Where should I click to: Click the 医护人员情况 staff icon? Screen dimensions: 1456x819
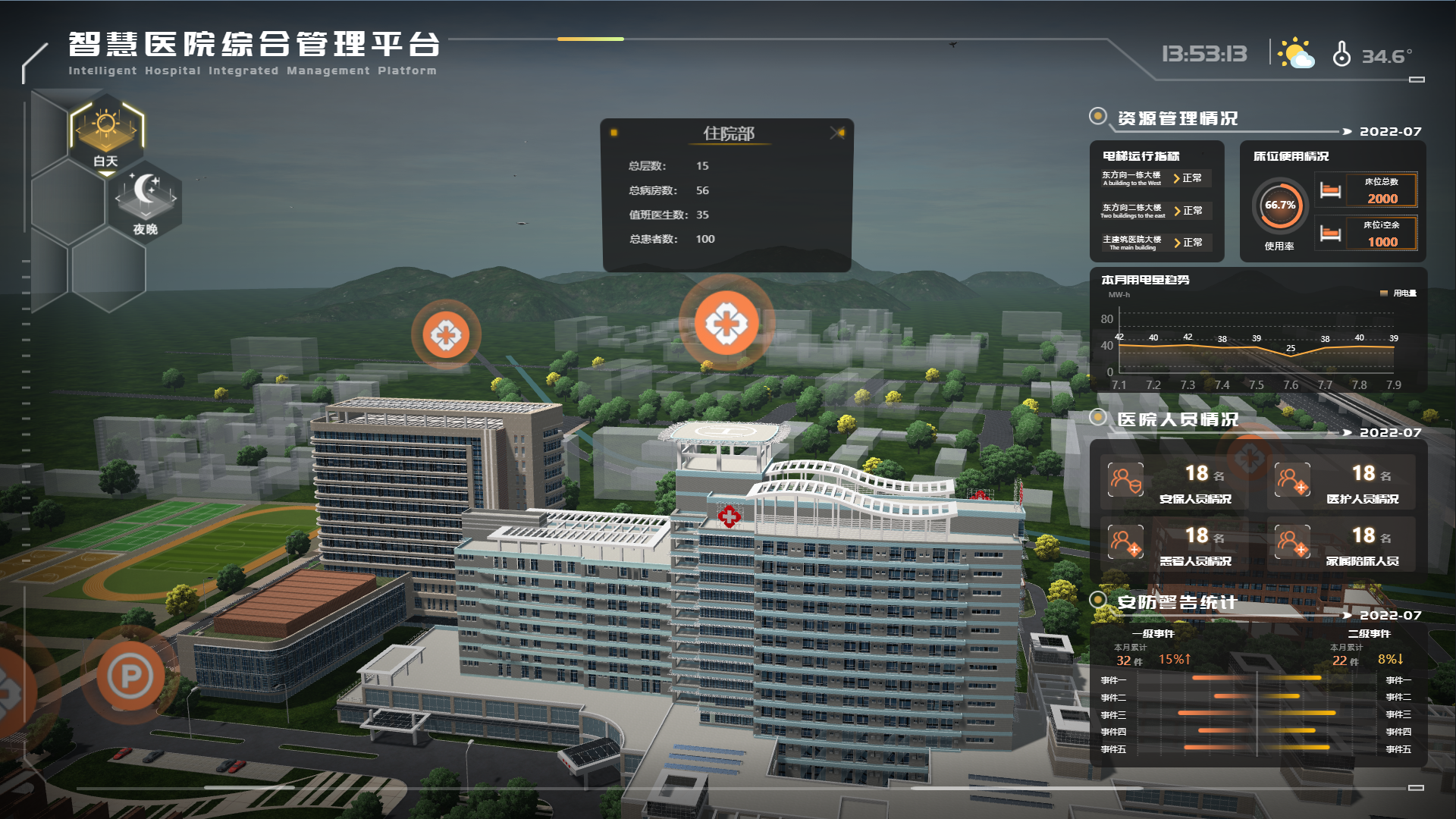click(1291, 481)
